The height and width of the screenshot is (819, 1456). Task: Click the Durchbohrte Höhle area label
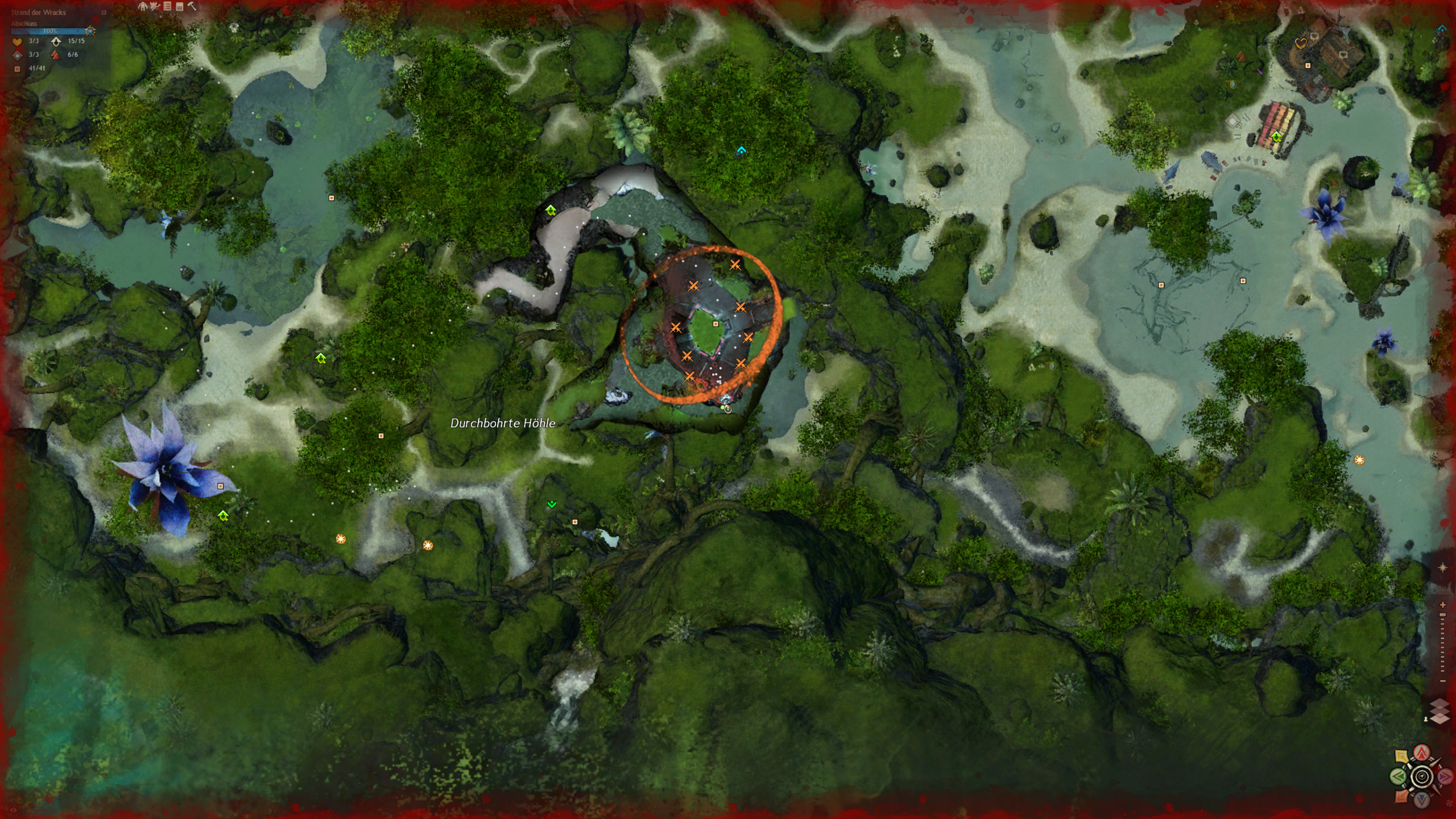click(503, 423)
